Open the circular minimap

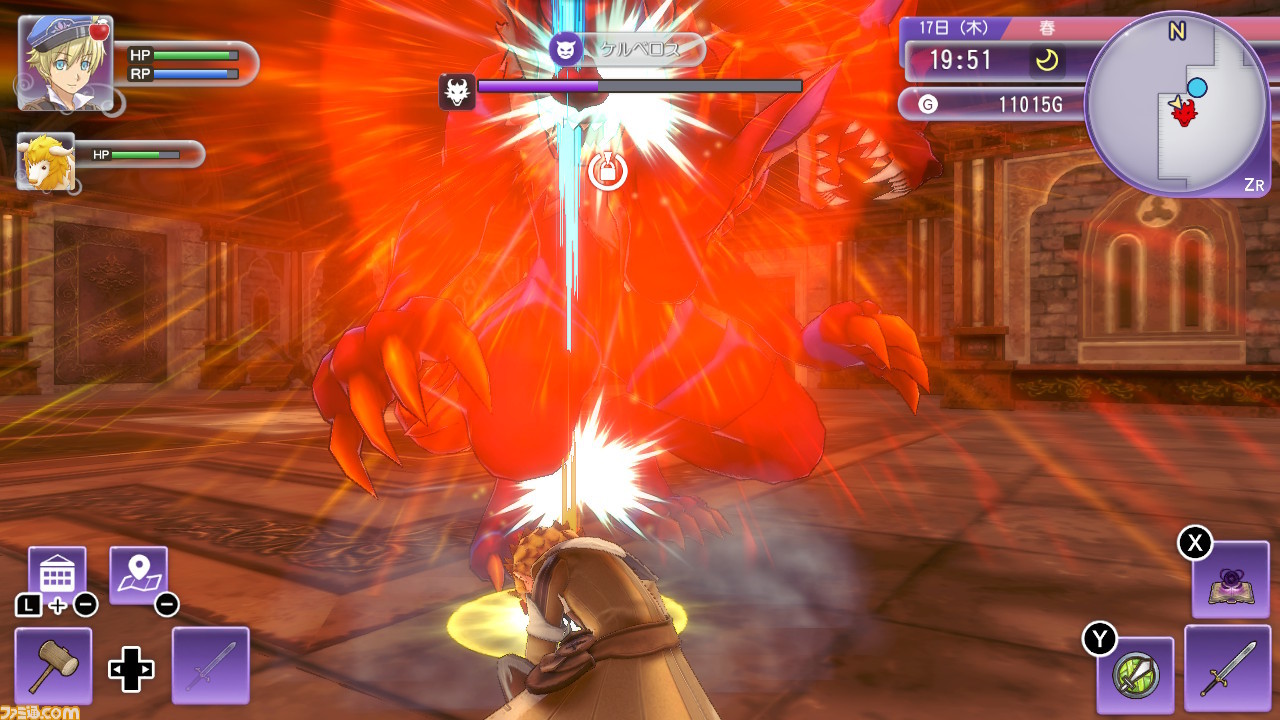(1176, 103)
